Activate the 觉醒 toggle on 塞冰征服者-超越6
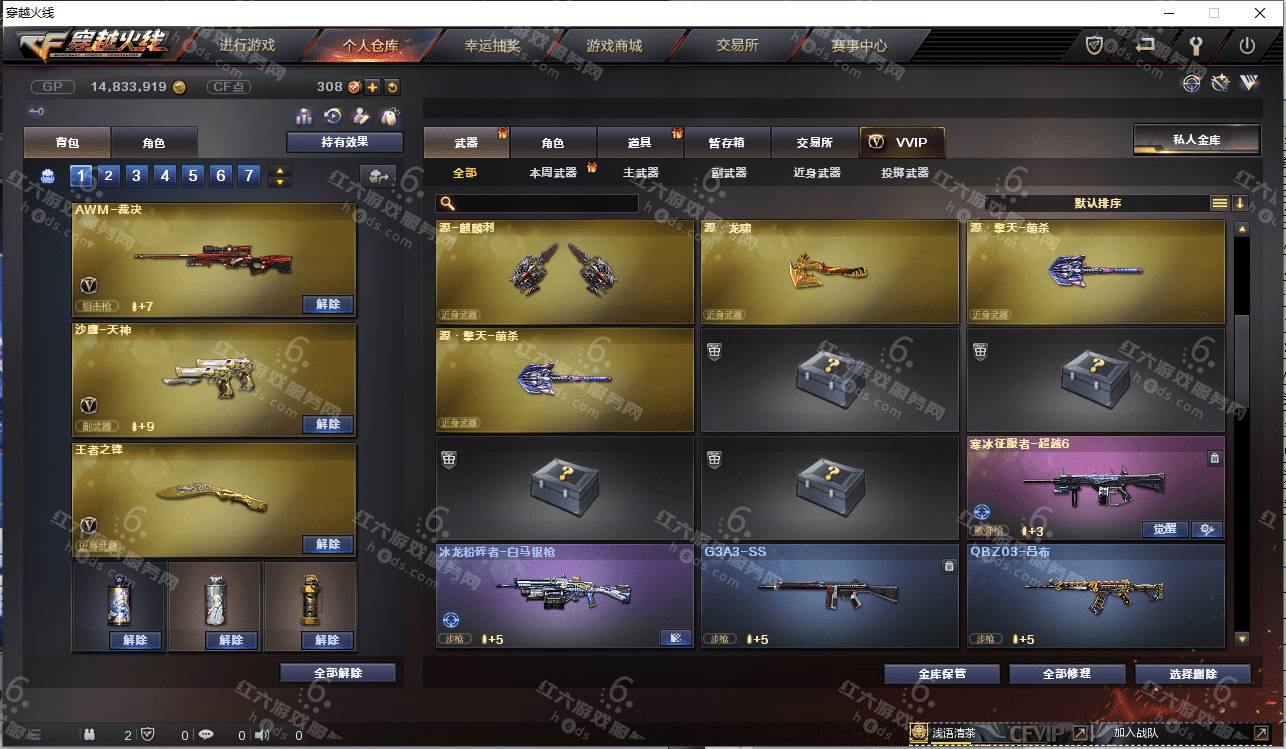 tap(1165, 530)
